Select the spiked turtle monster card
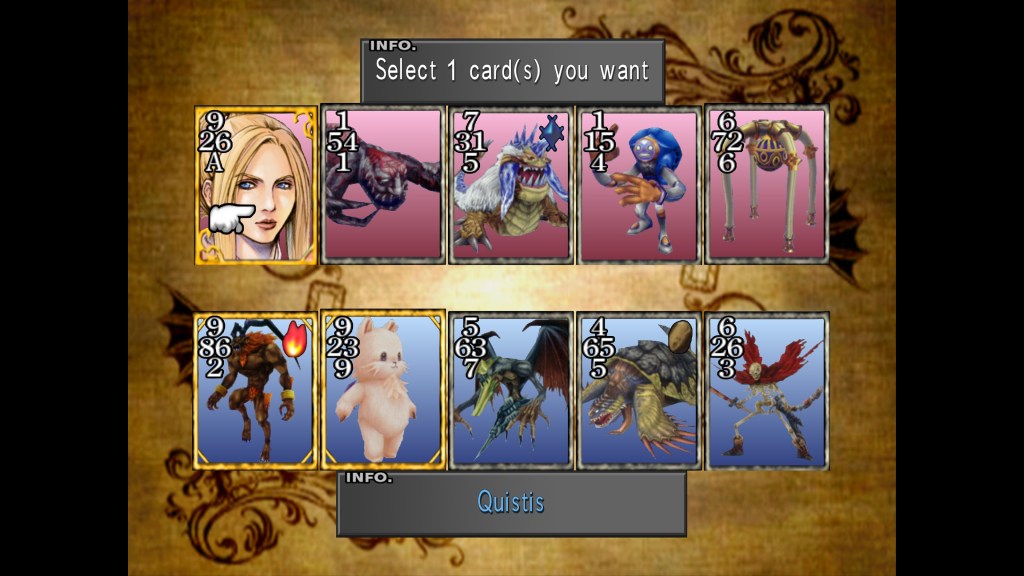1024x576 pixels. pos(639,391)
